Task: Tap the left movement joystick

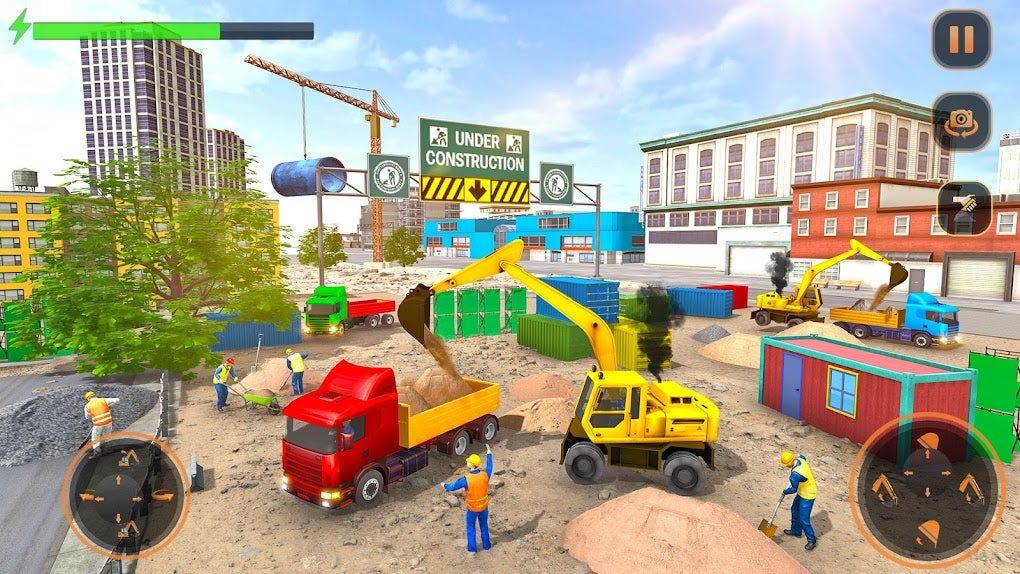Action: coord(126,494)
